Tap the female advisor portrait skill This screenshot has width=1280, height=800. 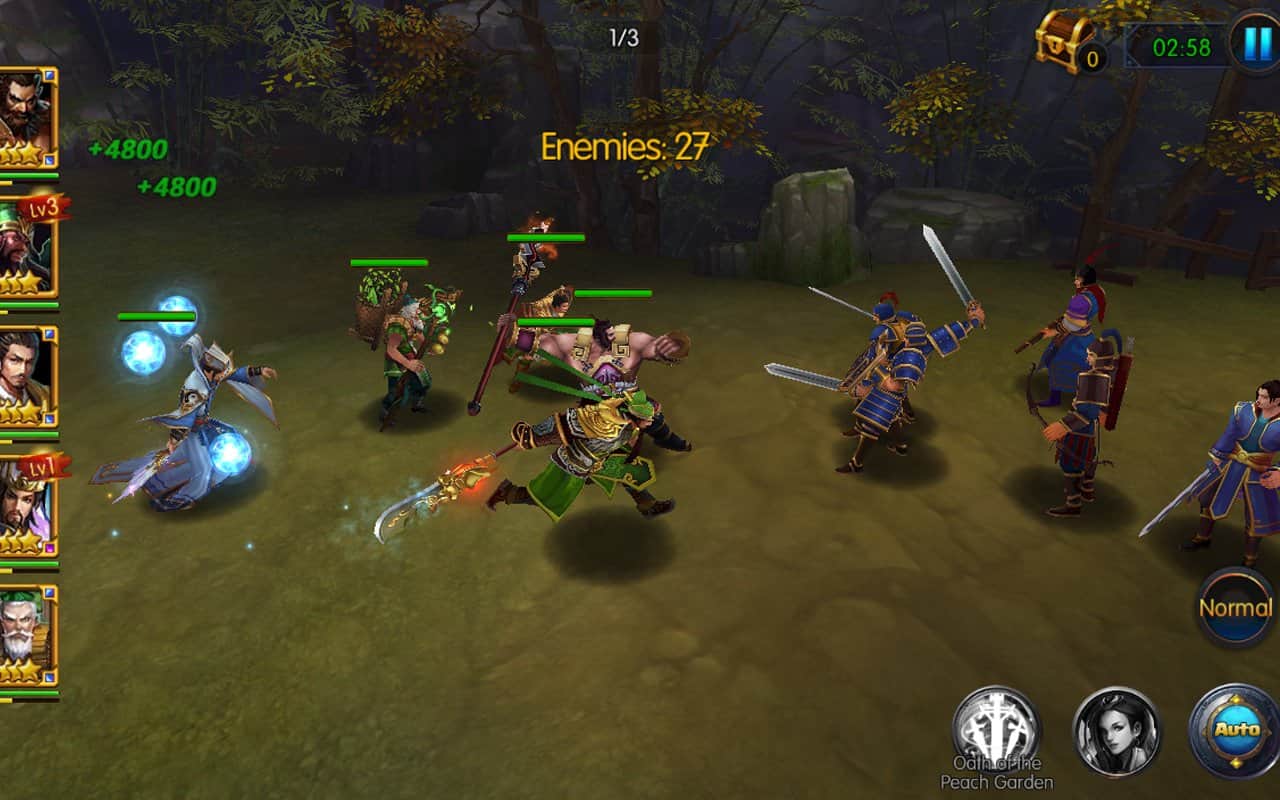pyautogui.click(x=1117, y=730)
